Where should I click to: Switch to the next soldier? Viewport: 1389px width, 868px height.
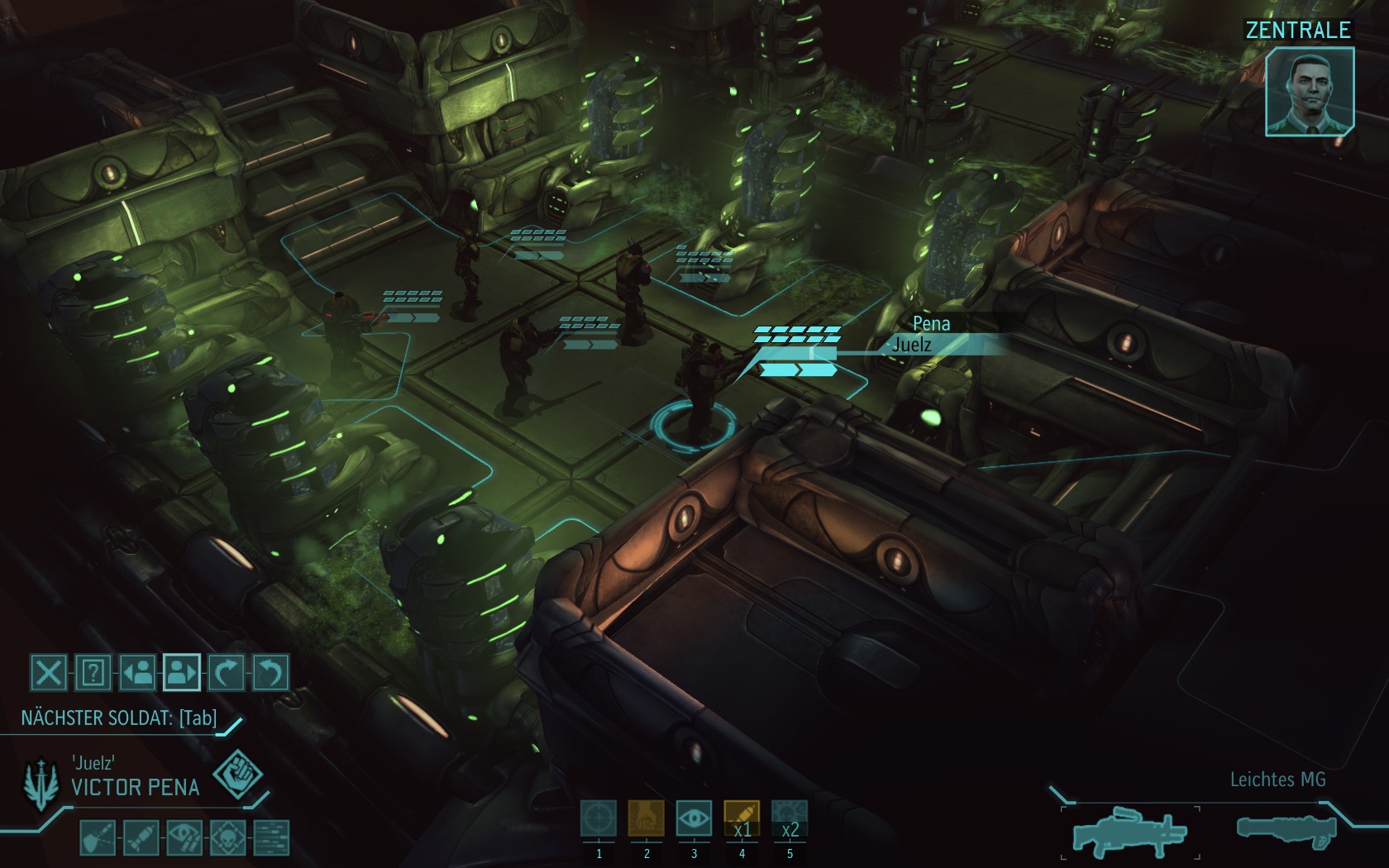pos(182,672)
